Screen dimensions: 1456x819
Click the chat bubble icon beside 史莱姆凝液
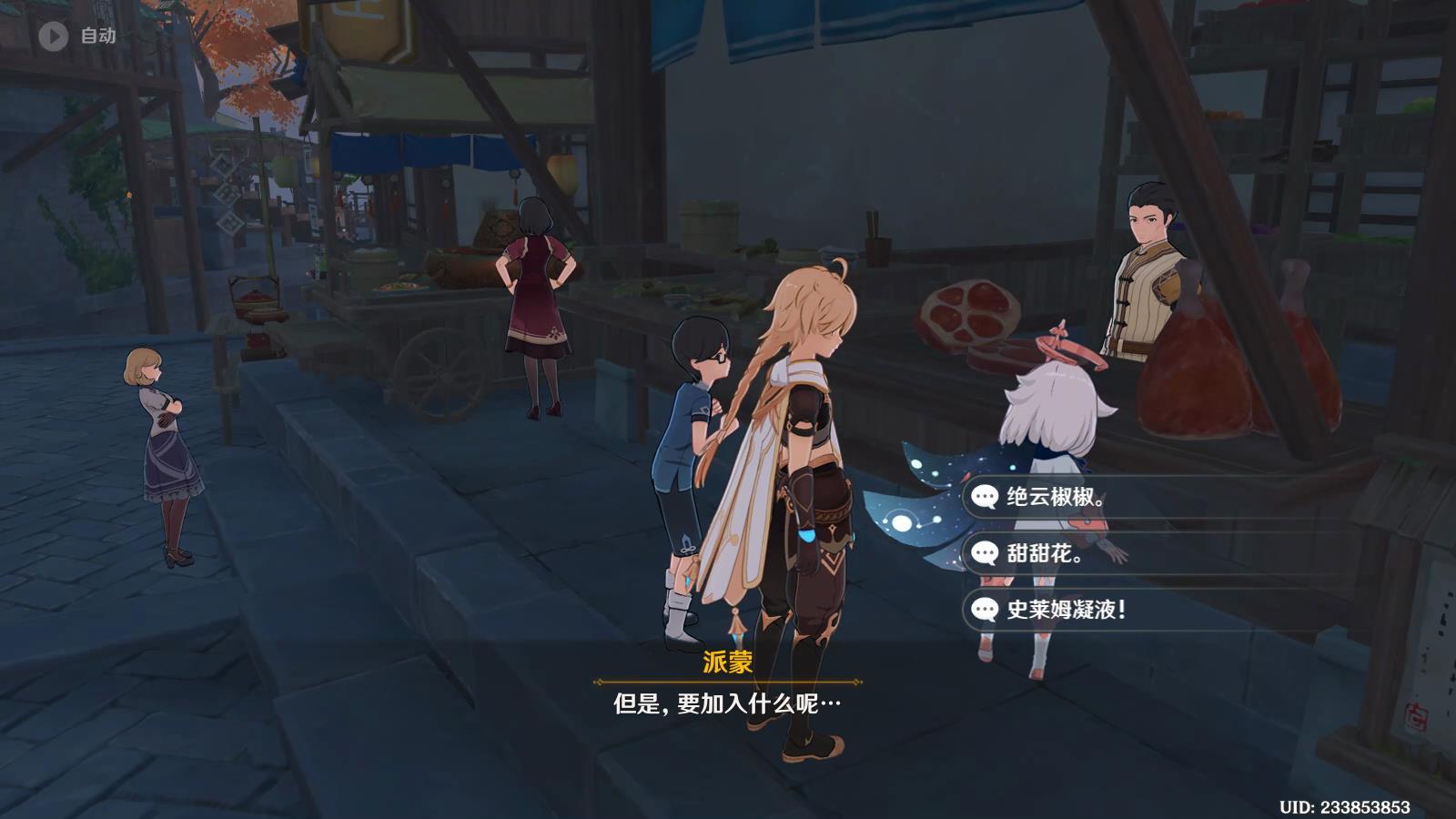point(985,611)
